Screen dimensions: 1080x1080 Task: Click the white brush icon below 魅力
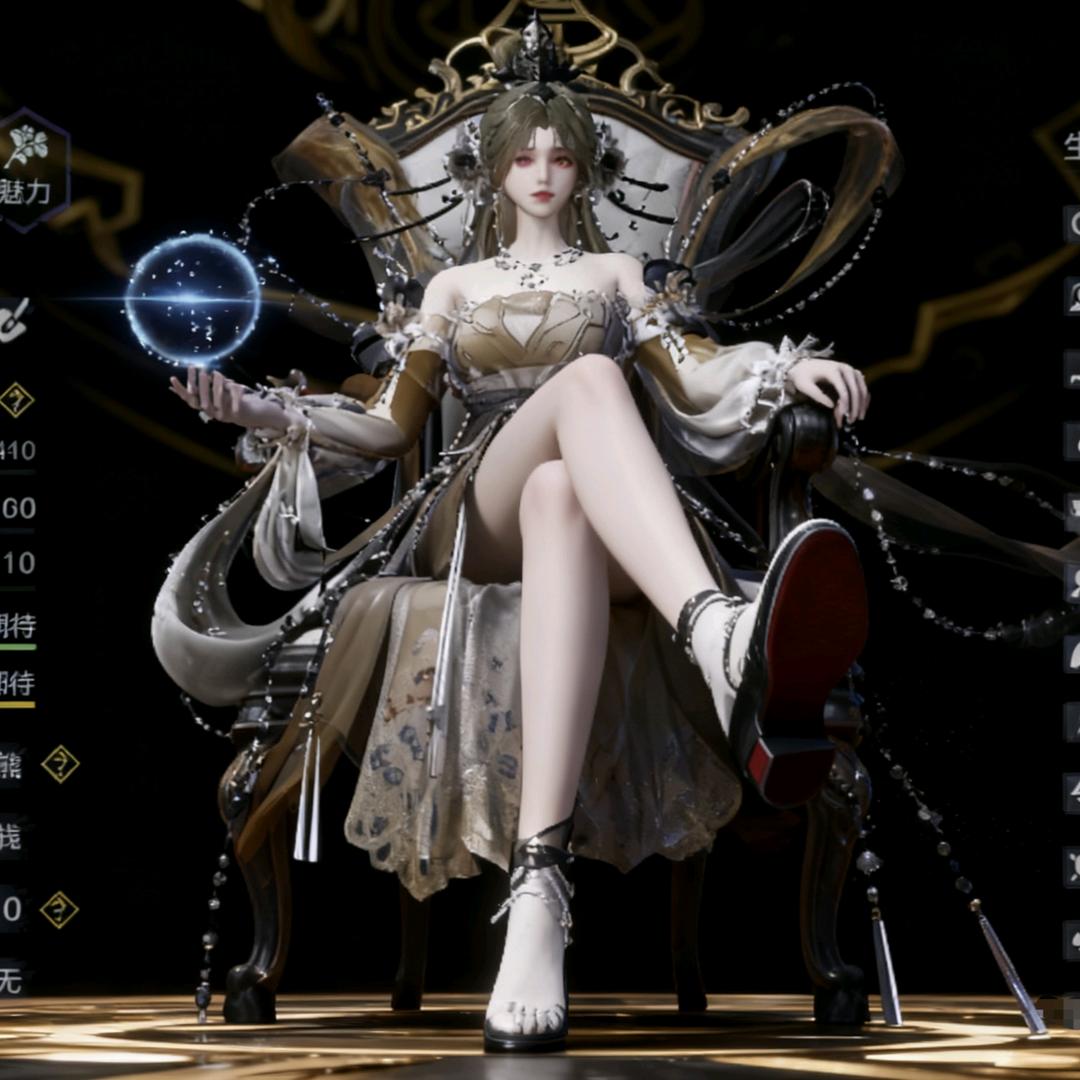14,318
